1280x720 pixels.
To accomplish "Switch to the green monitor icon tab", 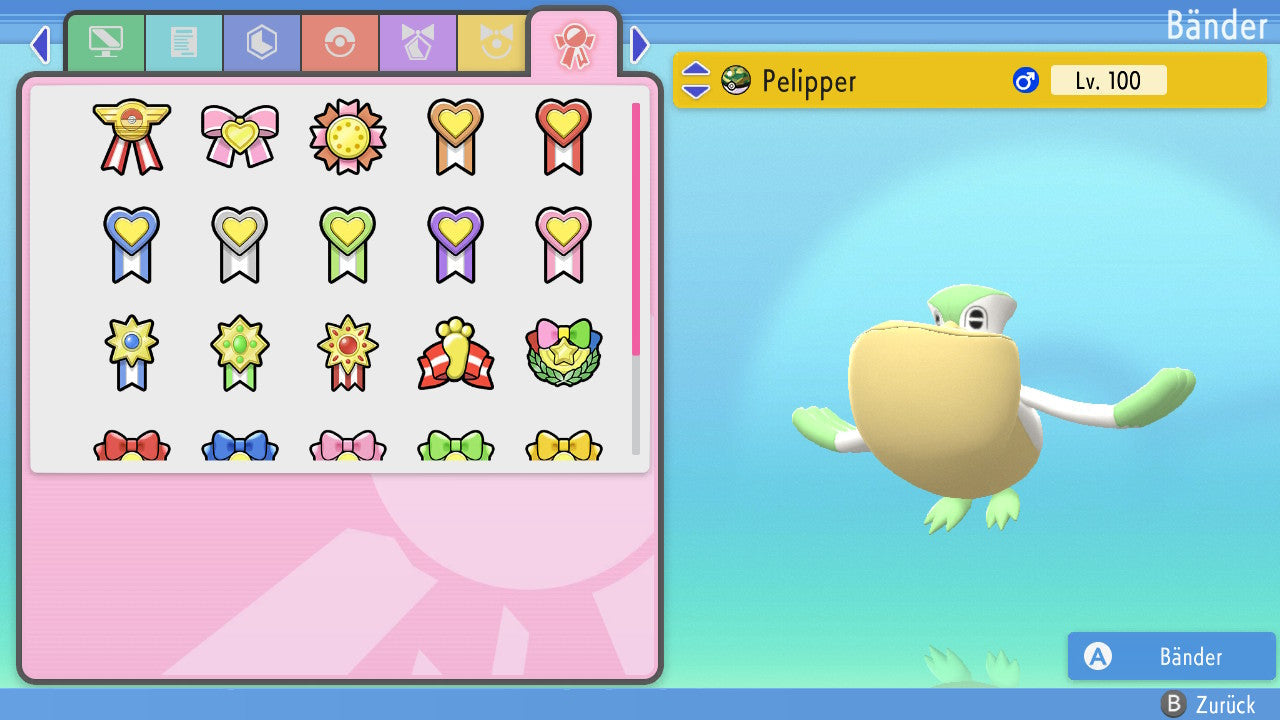I will pos(106,43).
